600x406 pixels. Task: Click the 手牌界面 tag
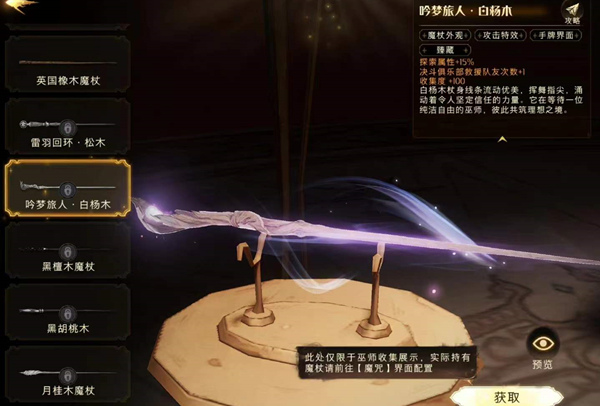click(x=560, y=36)
